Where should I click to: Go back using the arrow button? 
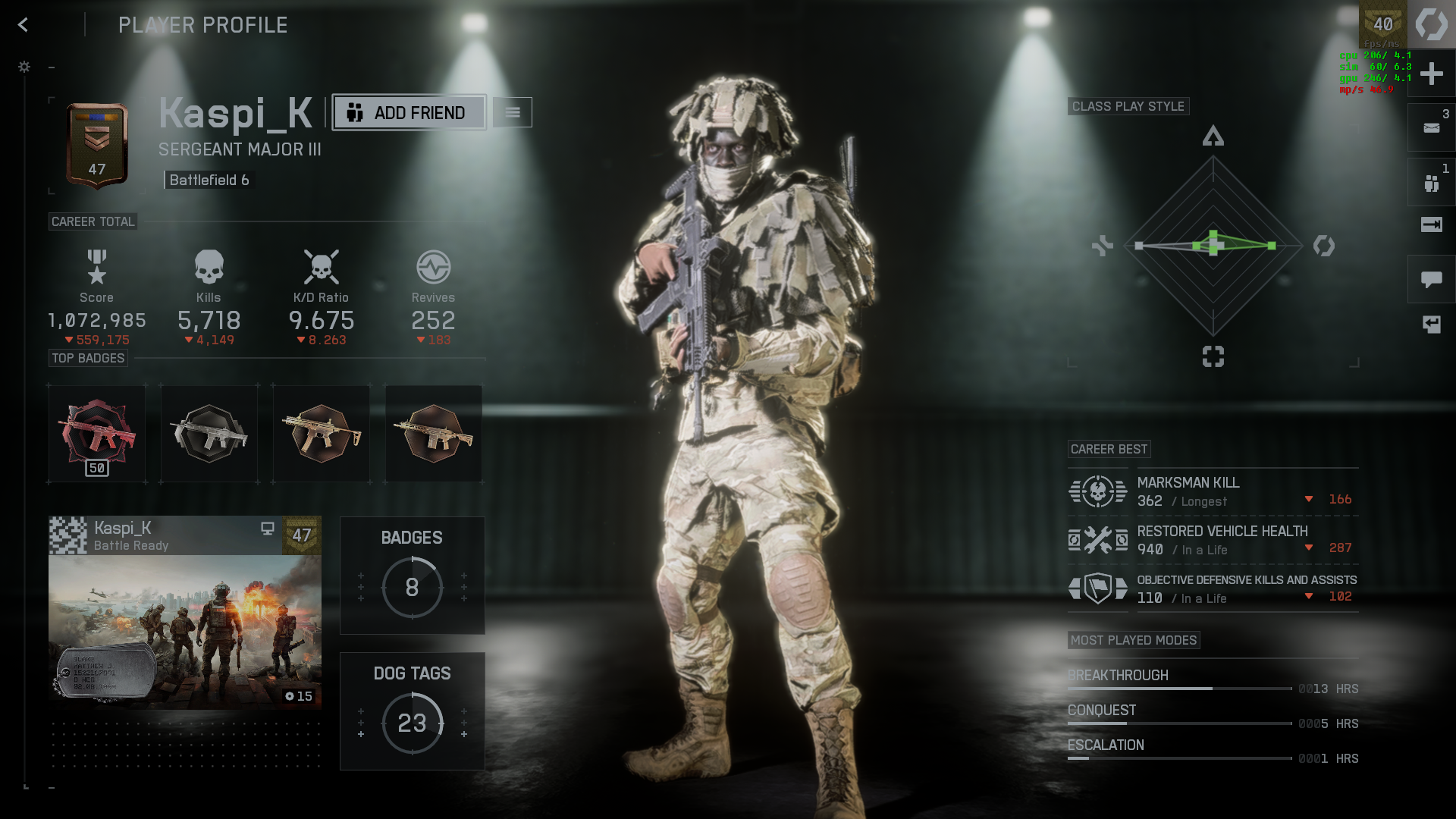(23, 25)
